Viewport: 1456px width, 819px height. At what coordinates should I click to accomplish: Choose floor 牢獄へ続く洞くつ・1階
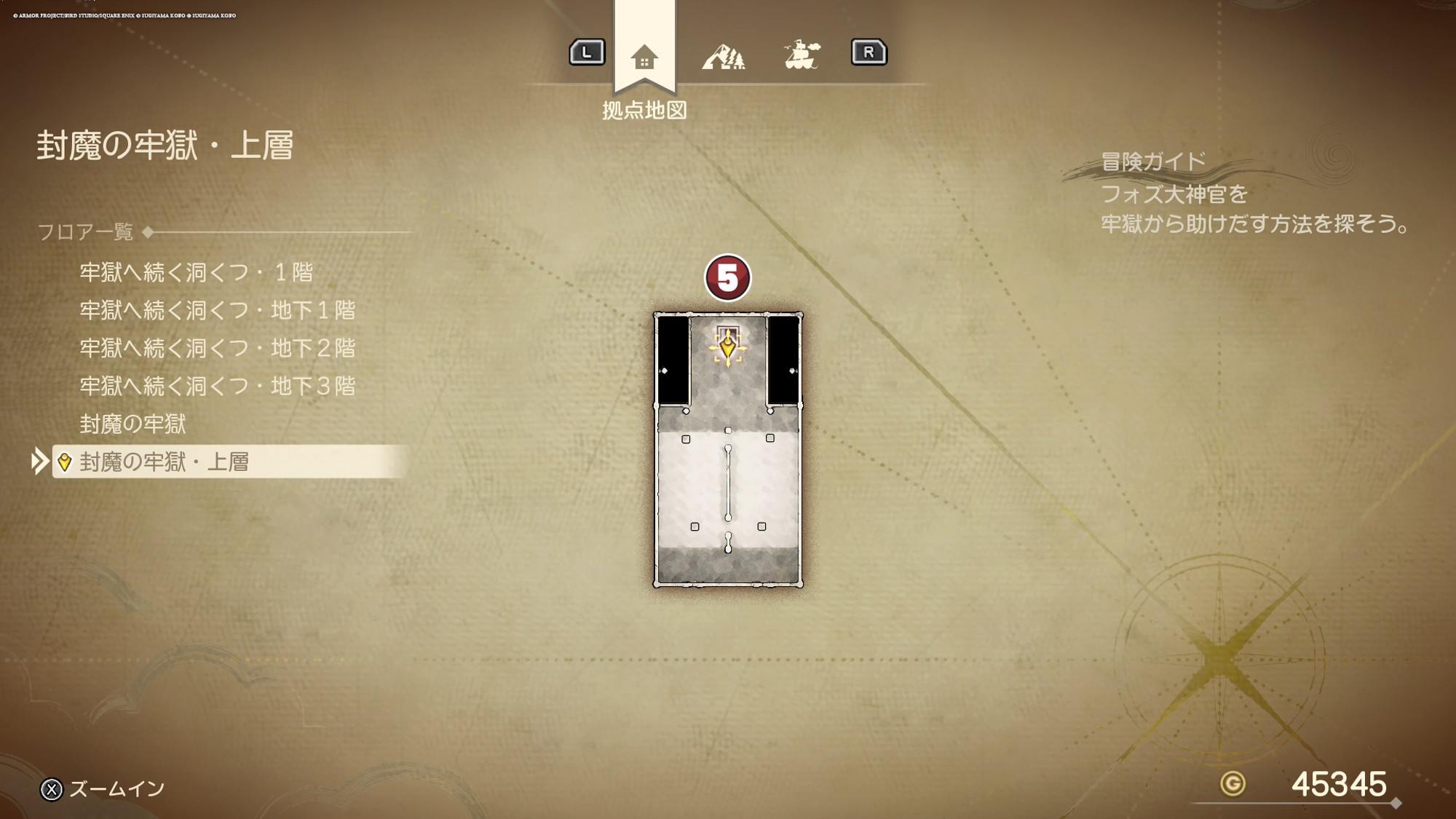coord(196,272)
